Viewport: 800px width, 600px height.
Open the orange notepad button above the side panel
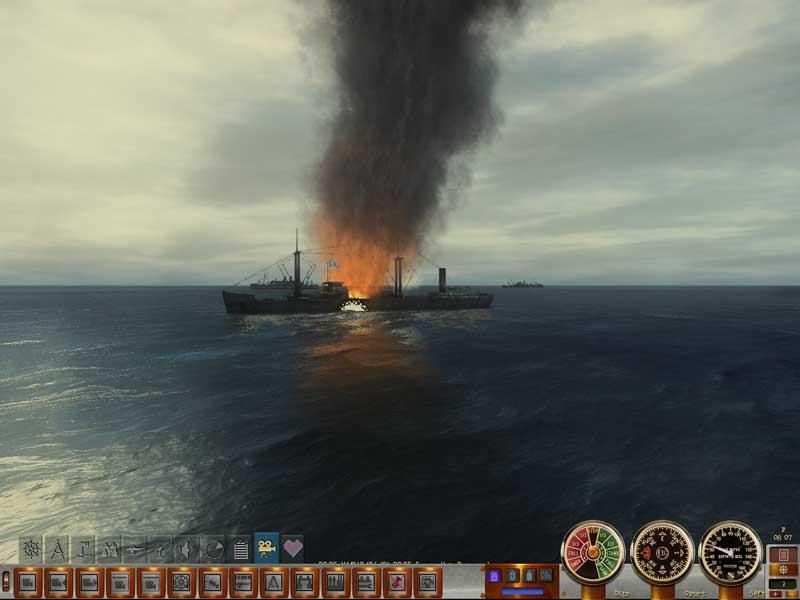pos(783,555)
